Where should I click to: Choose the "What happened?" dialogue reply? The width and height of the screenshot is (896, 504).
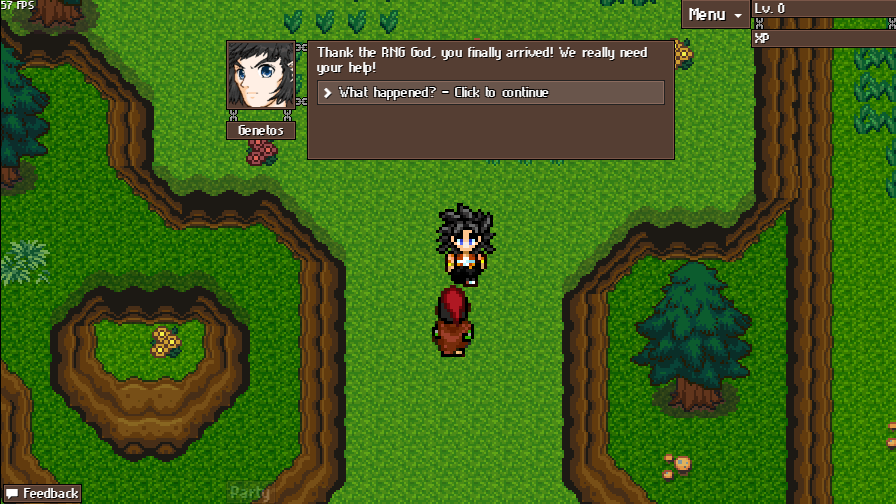click(x=490, y=93)
